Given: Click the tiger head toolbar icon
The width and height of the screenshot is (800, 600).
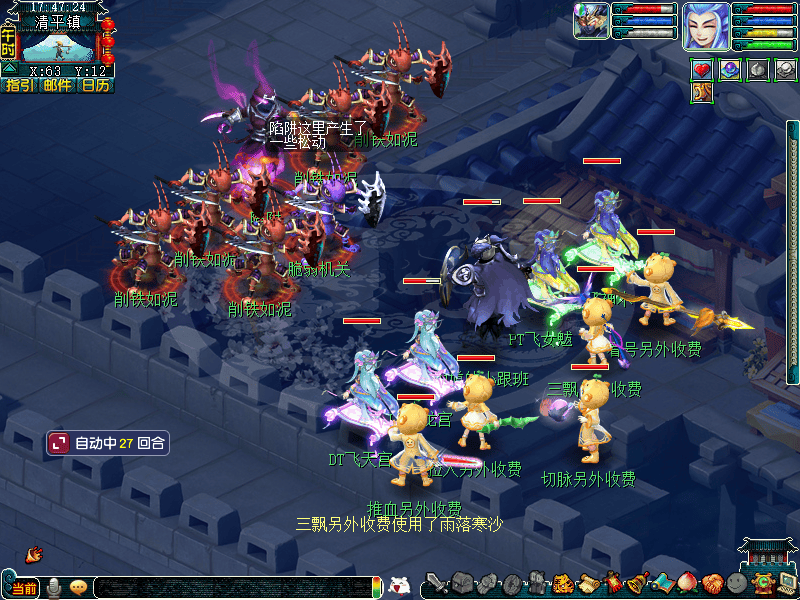Looking at the screenshot, I should click(562, 584).
